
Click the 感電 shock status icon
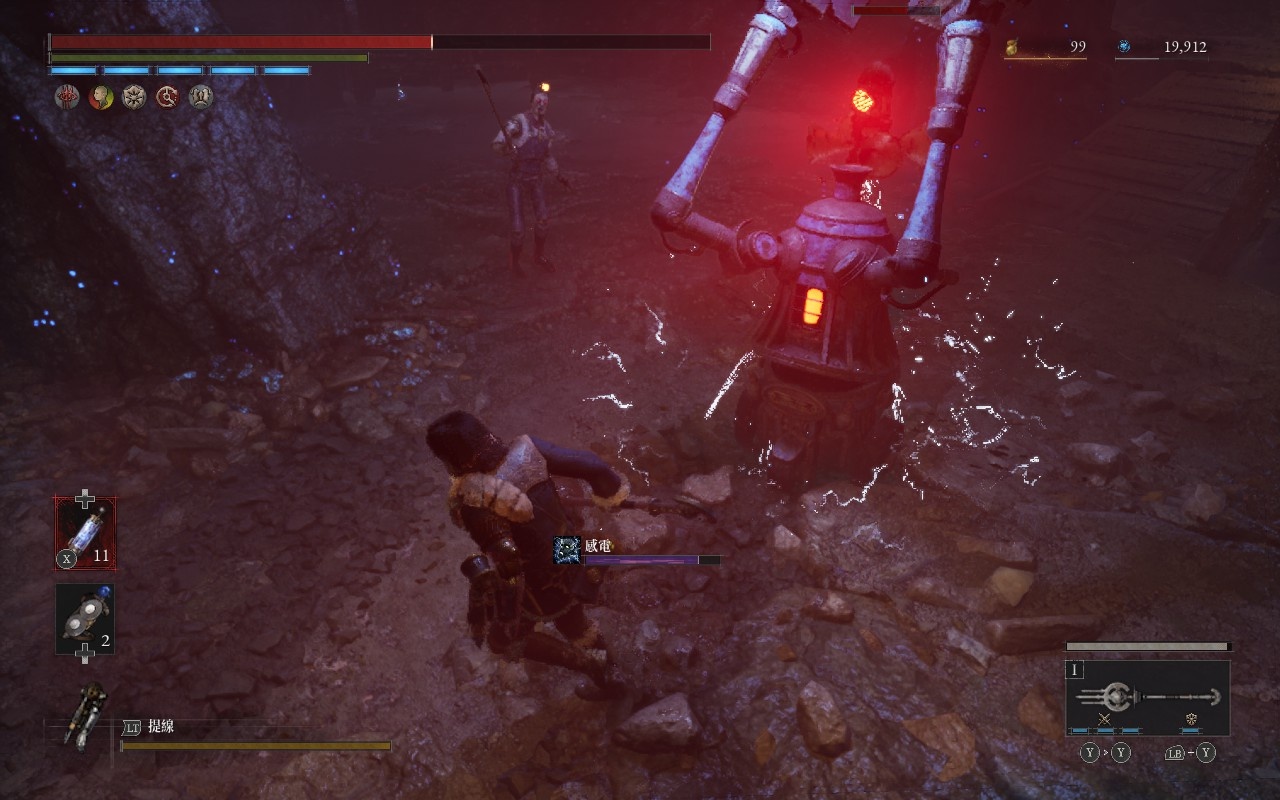(567, 550)
